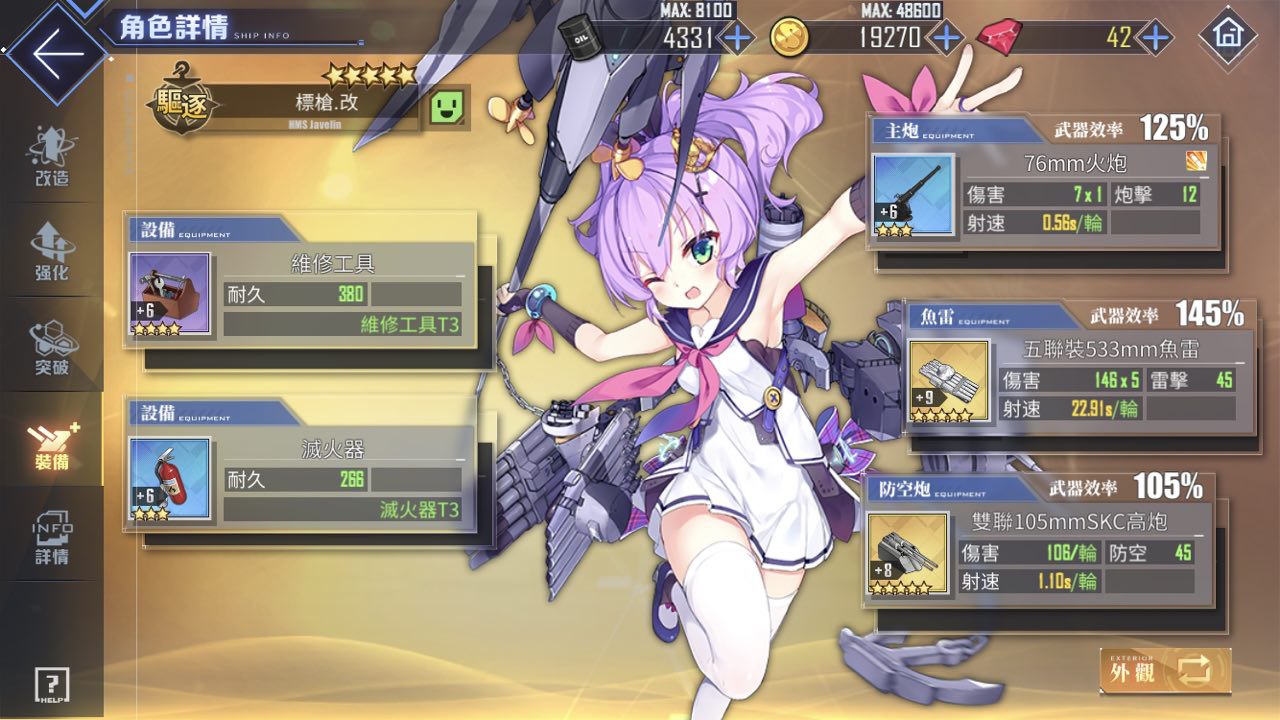Select the 突破 limit break tab
Image resolution: width=1280 pixels, height=720 pixels.
(x=51, y=348)
